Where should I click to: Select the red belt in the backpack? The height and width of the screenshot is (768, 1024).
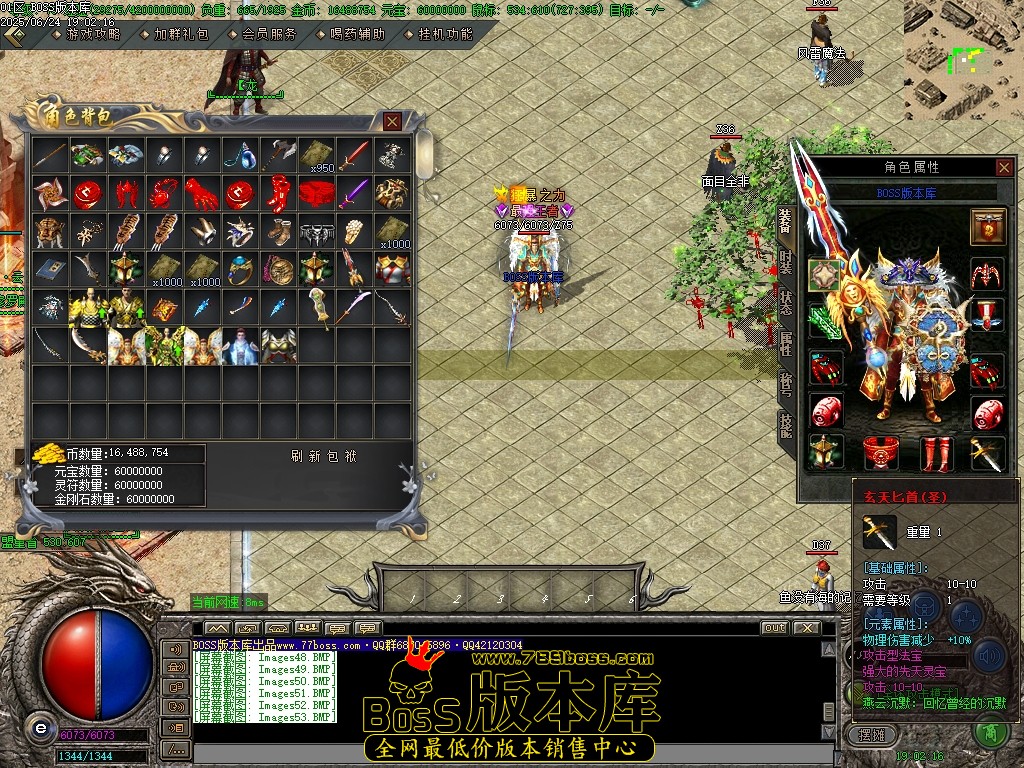click(x=316, y=193)
